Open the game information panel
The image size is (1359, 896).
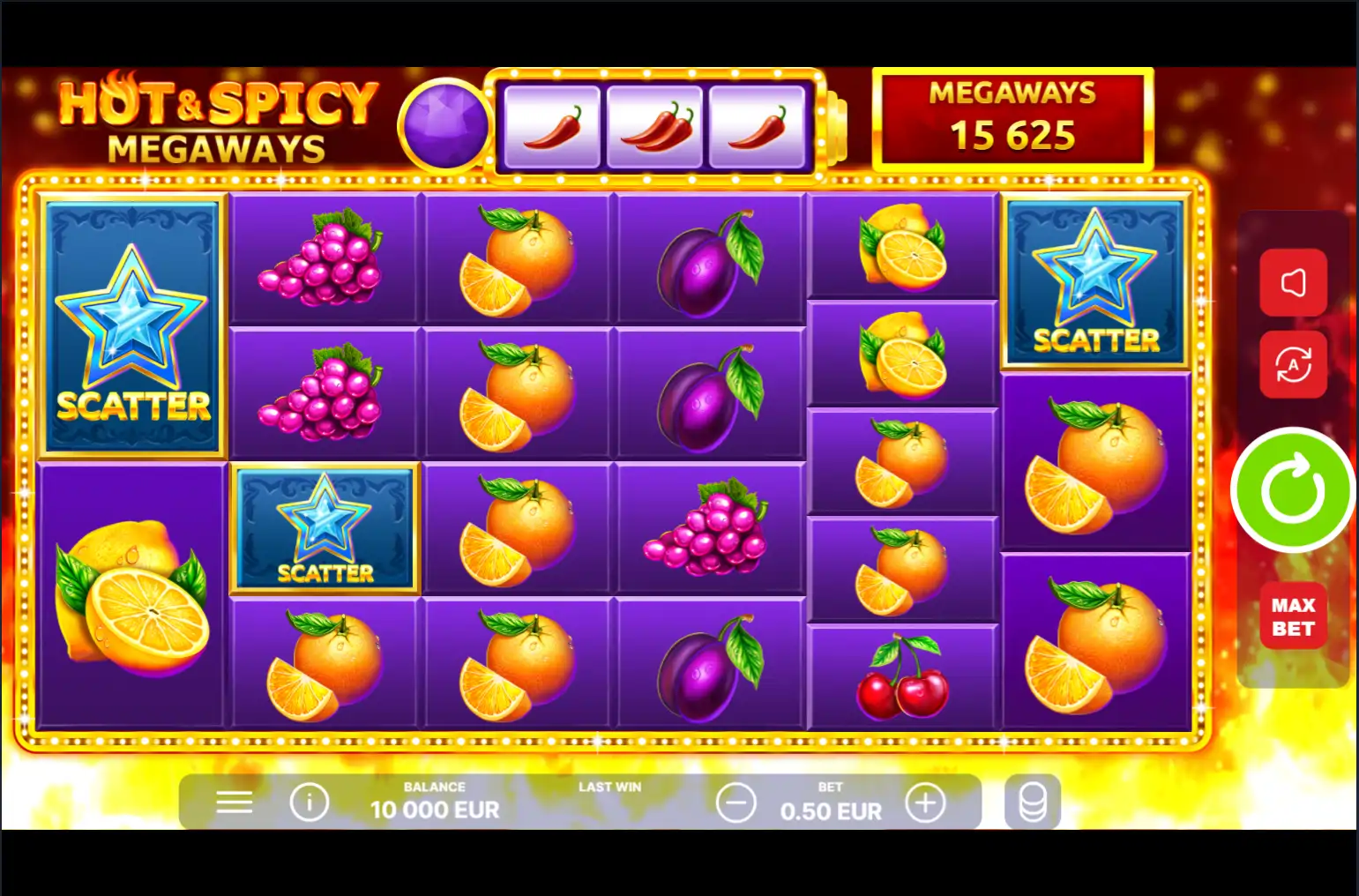(x=309, y=803)
